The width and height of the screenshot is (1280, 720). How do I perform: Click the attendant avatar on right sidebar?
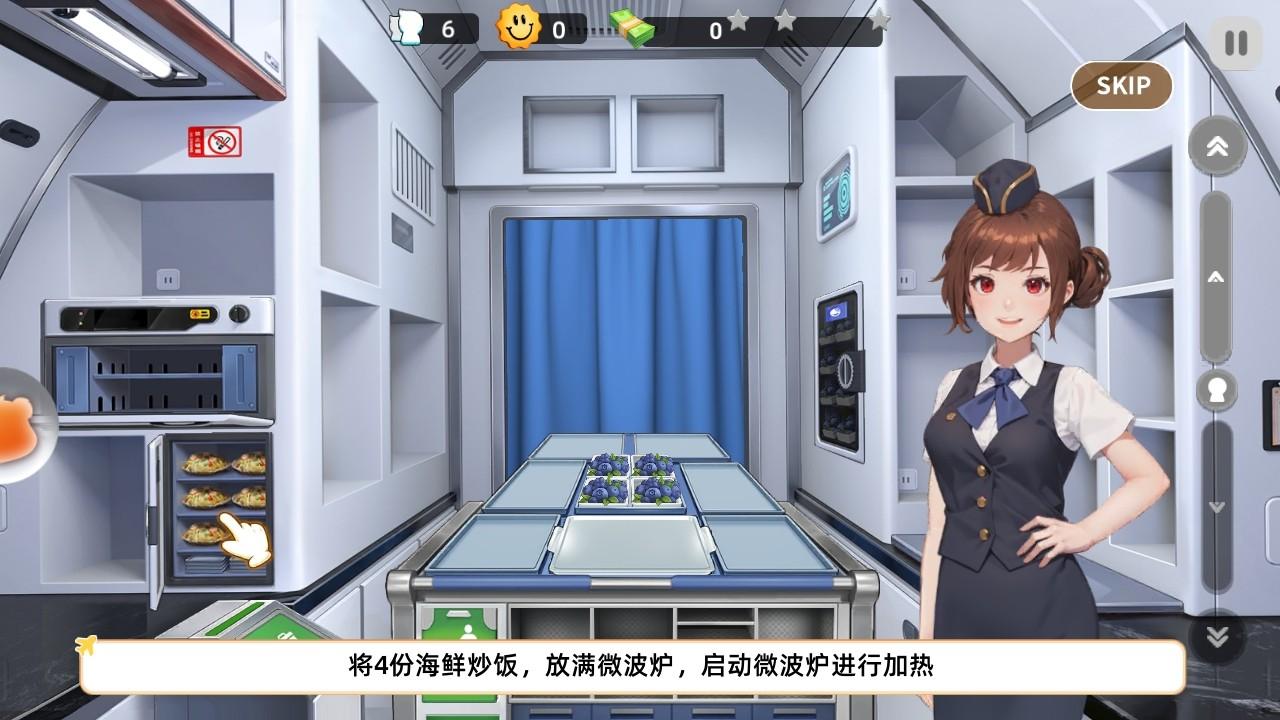[x=1215, y=392]
